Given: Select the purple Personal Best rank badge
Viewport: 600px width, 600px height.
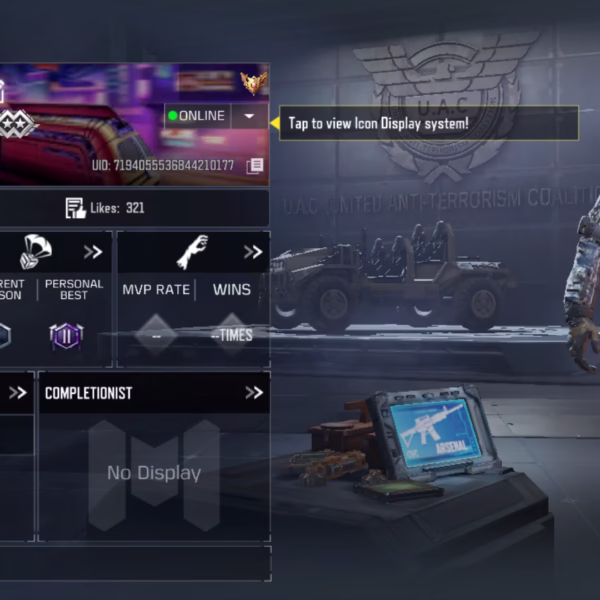Looking at the screenshot, I should [x=66, y=337].
